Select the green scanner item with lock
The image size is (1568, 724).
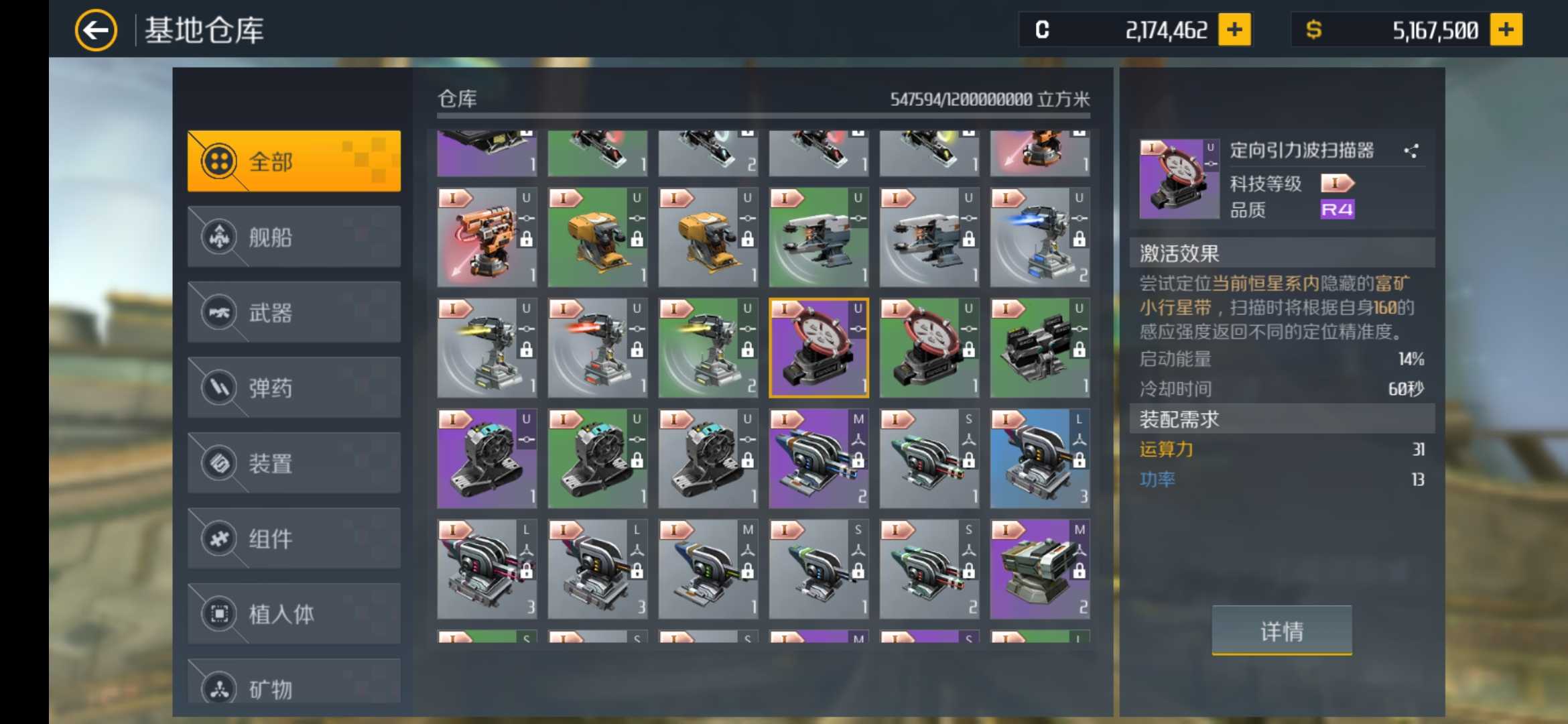point(929,348)
